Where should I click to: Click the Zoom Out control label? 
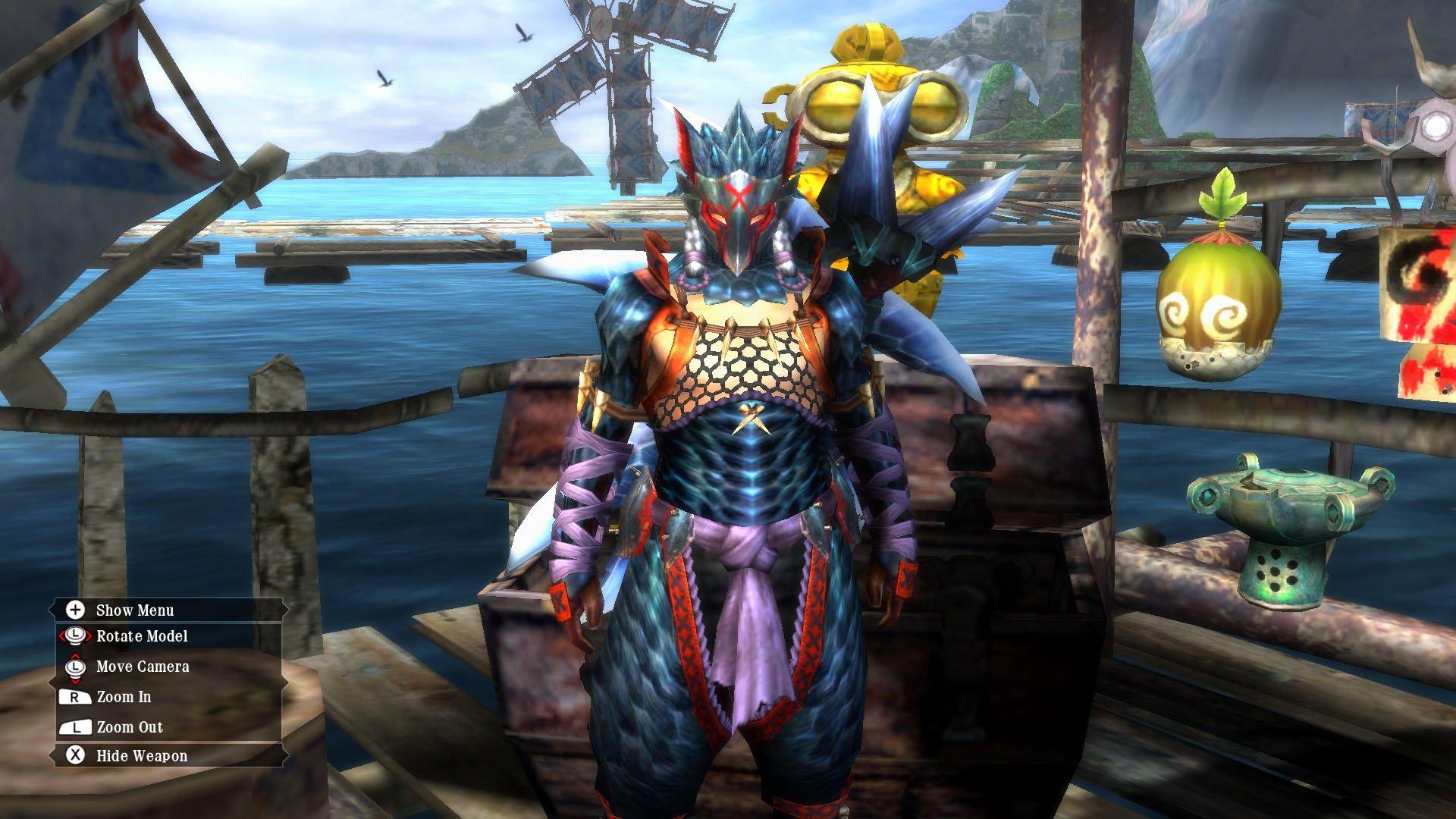coord(128,726)
